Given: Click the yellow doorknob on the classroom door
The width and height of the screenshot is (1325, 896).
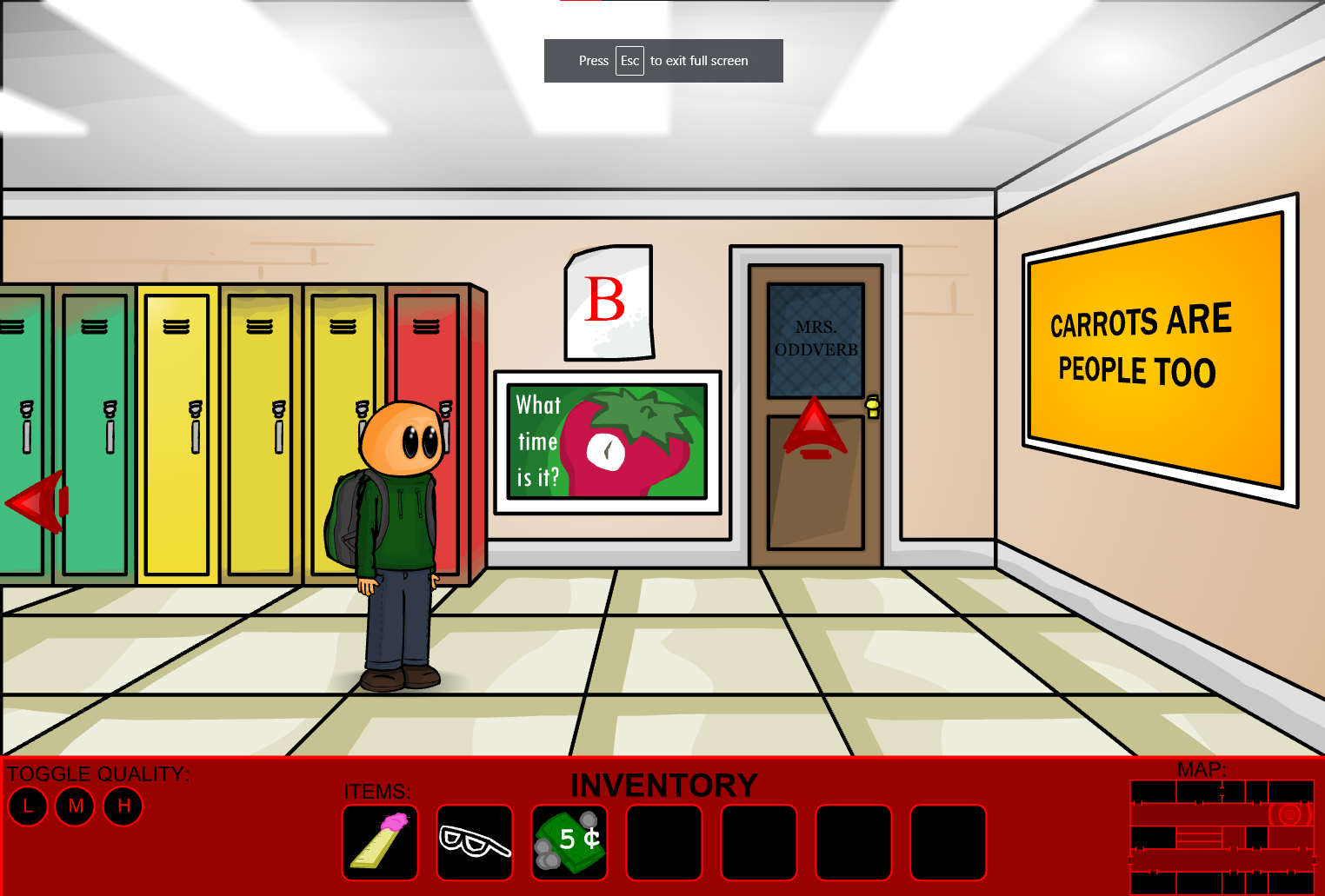Looking at the screenshot, I should 871,406.
